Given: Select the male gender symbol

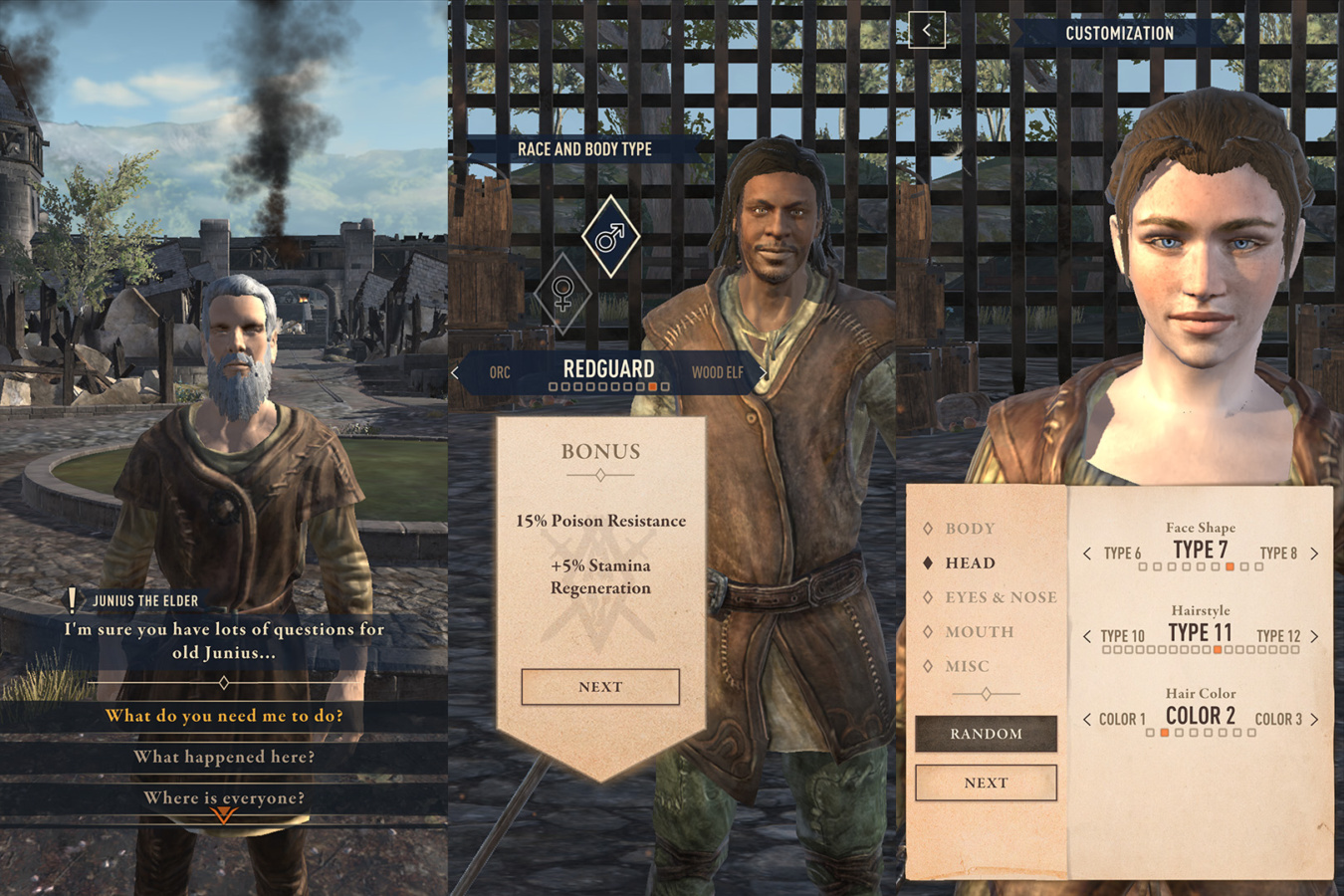Looking at the screenshot, I should (x=610, y=236).
